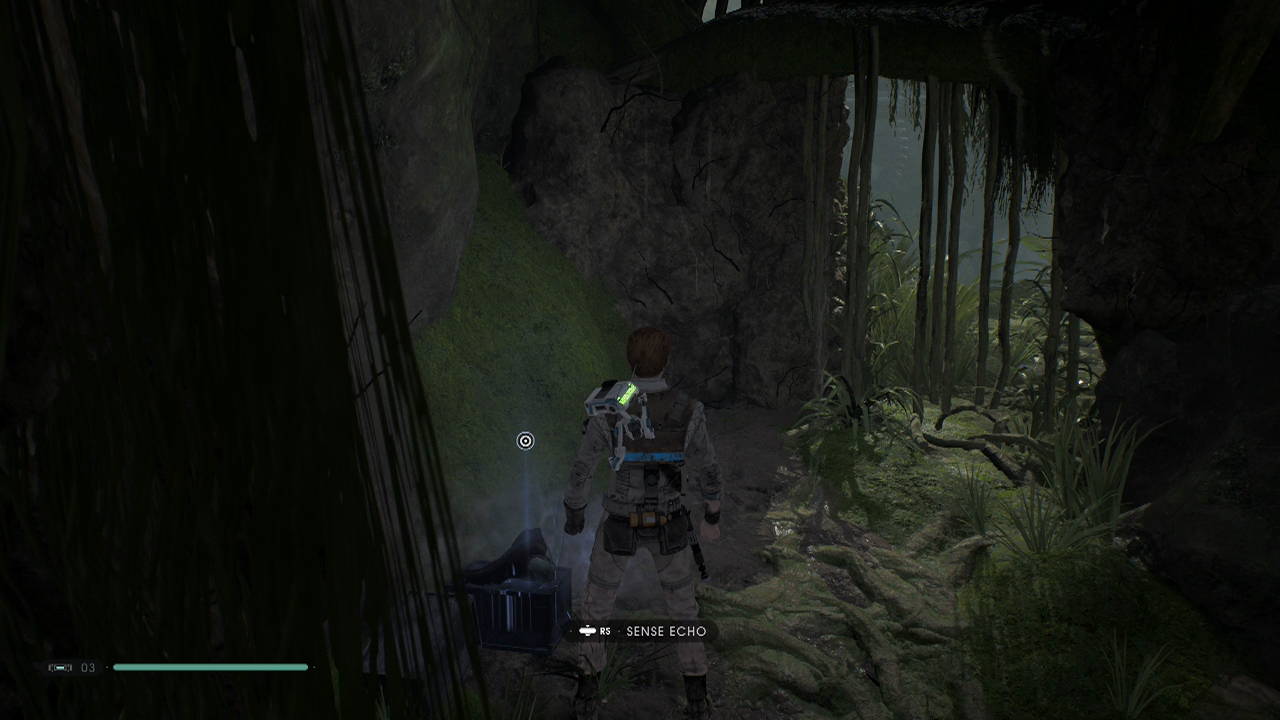Toggle the Sense Echo interaction prompt

640,631
